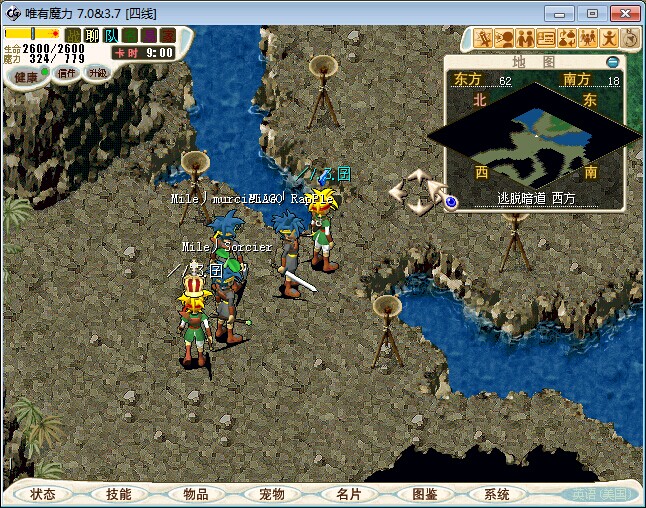This screenshot has height=508, width=646.
Task: Select the name card exchange icon
Action: tap(546, 39)
